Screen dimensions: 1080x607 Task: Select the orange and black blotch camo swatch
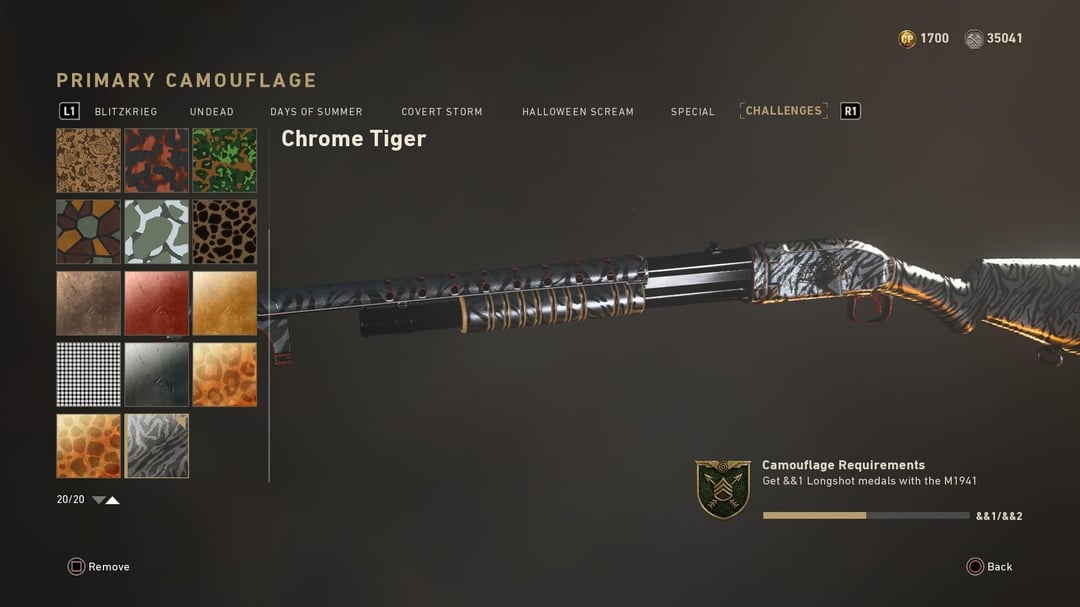tap(156, 160)
